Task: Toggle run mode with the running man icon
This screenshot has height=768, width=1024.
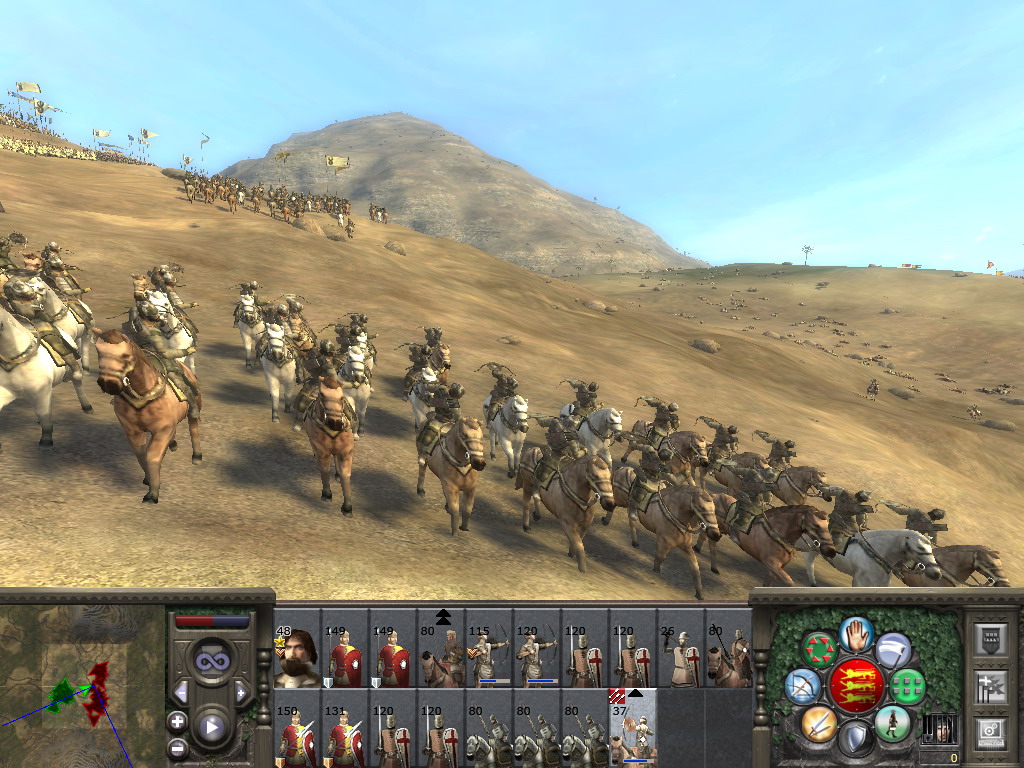Action: coord(892,724)
